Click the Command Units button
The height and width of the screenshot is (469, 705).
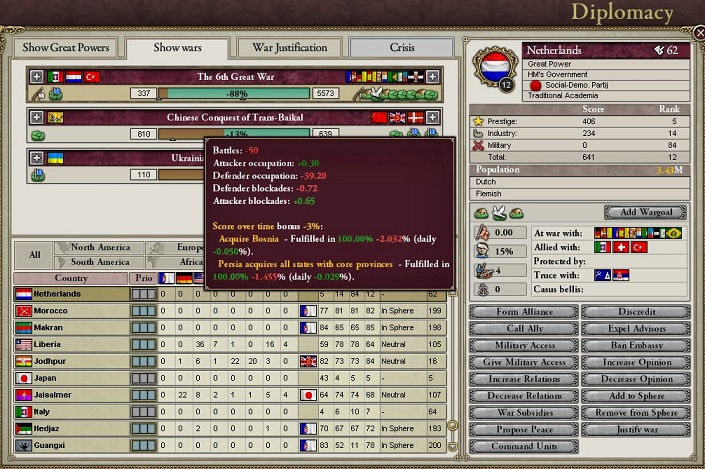(x=524, y=447)
